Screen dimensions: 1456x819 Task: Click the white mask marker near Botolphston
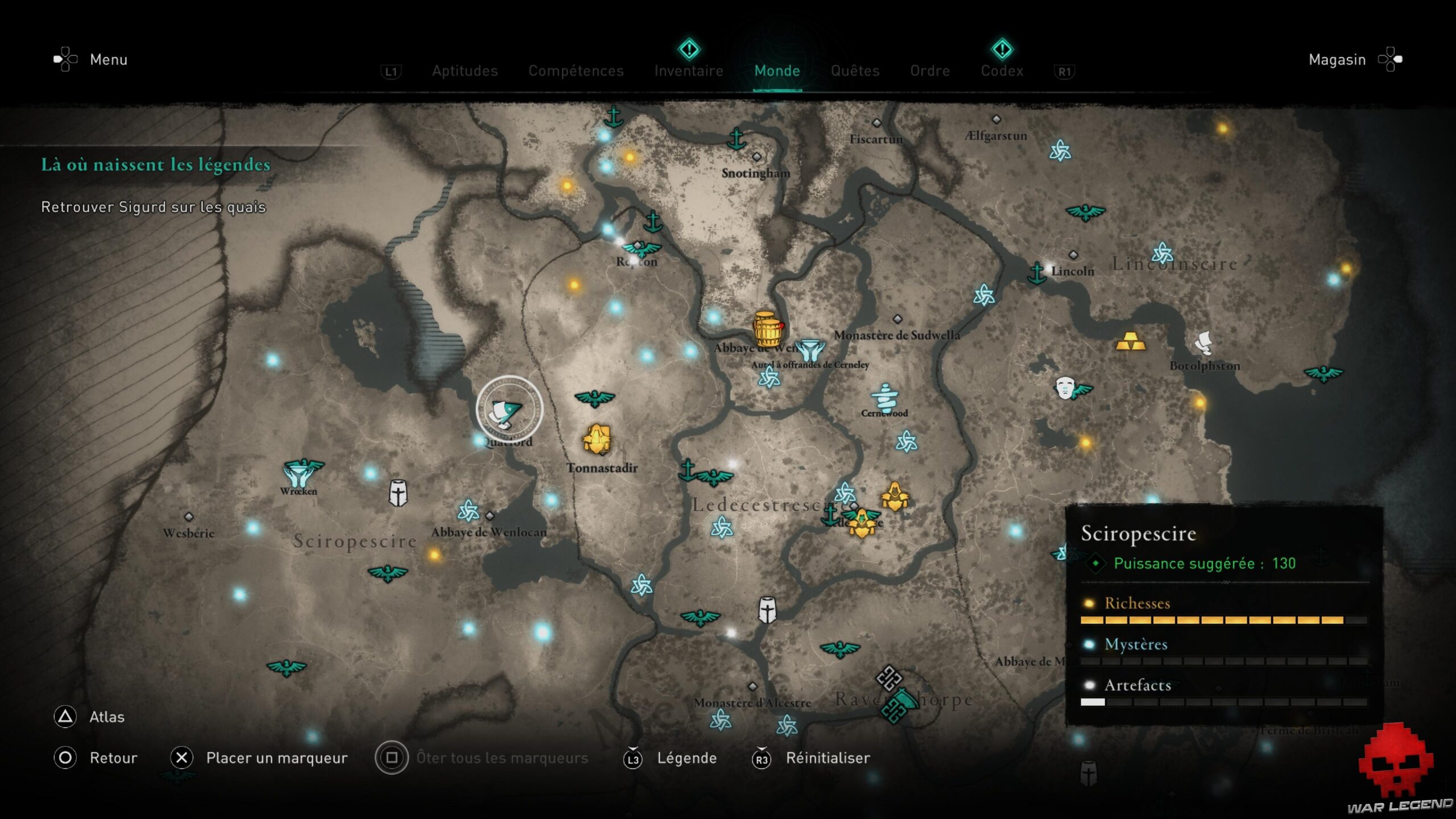1064,388
